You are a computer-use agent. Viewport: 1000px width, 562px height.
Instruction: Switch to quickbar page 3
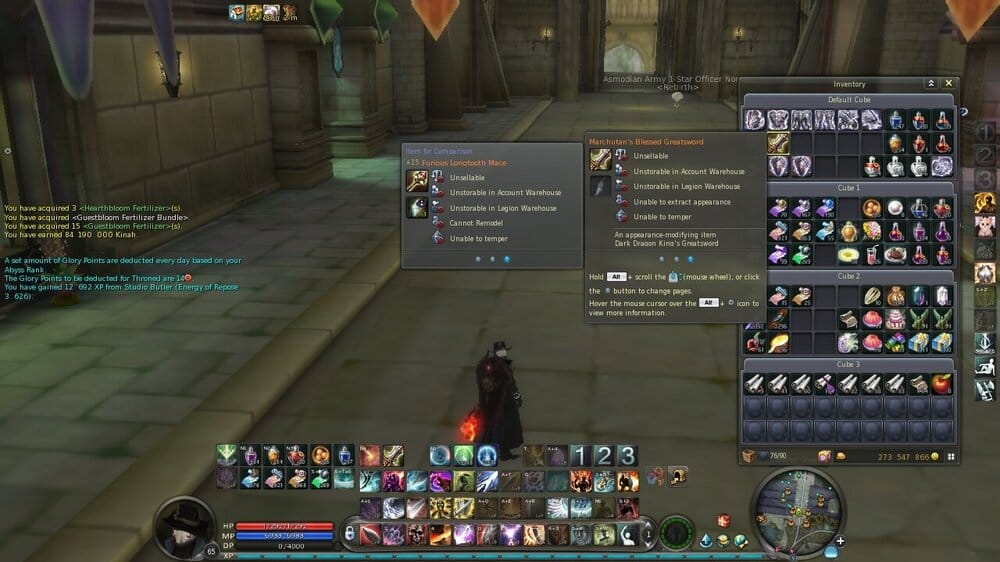(626, 456)
